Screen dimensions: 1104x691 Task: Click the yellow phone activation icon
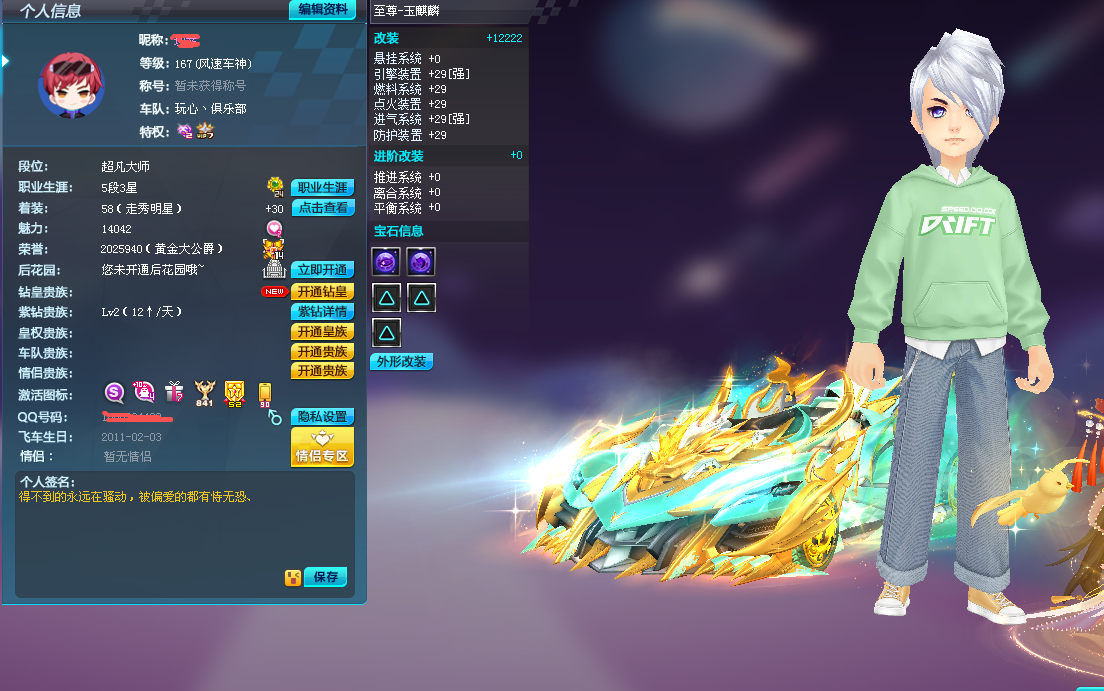(265, 392)
